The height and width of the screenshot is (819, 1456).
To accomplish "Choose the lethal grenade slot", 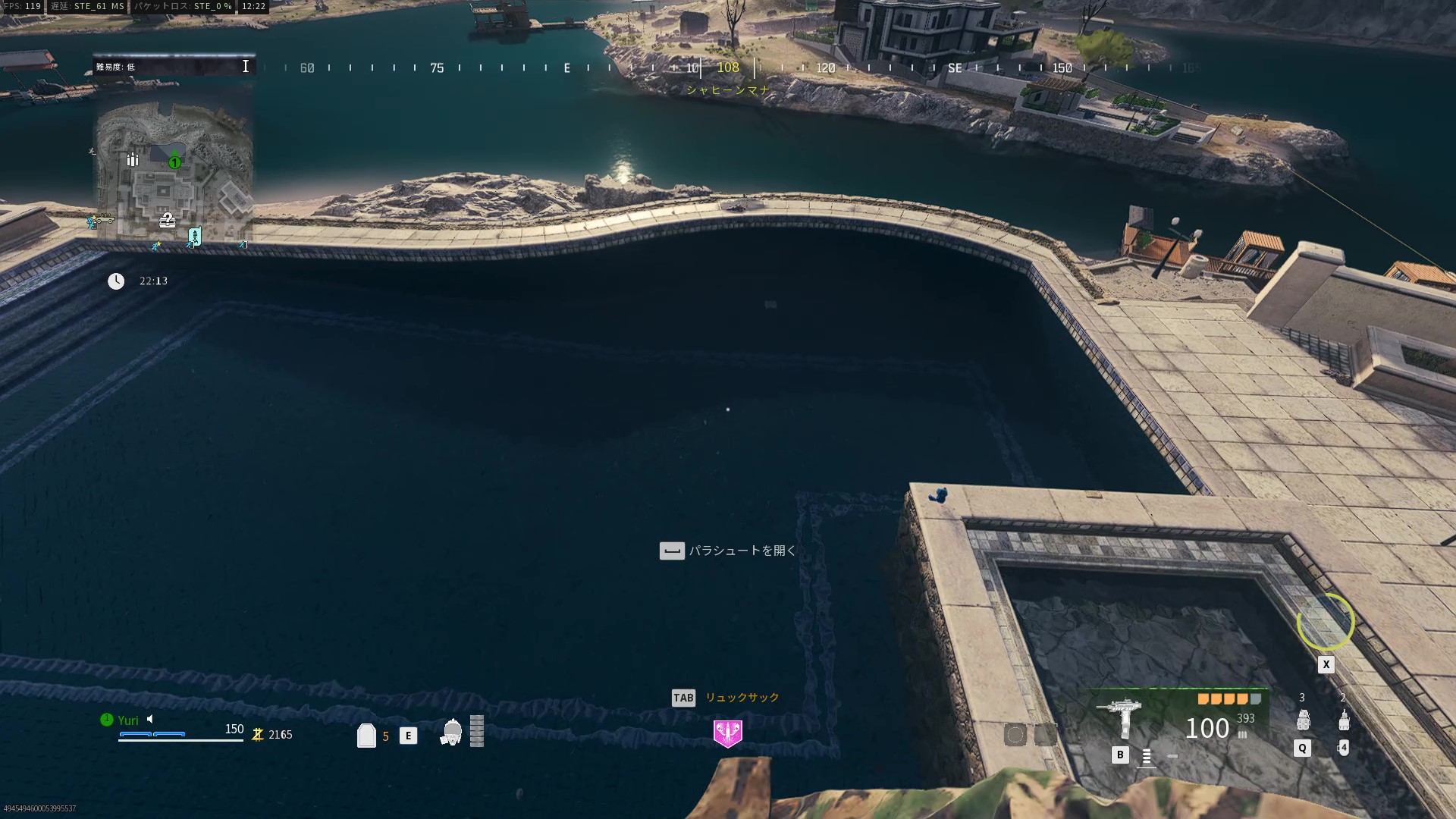I will pyautogui.click(x=1303, y=719).
